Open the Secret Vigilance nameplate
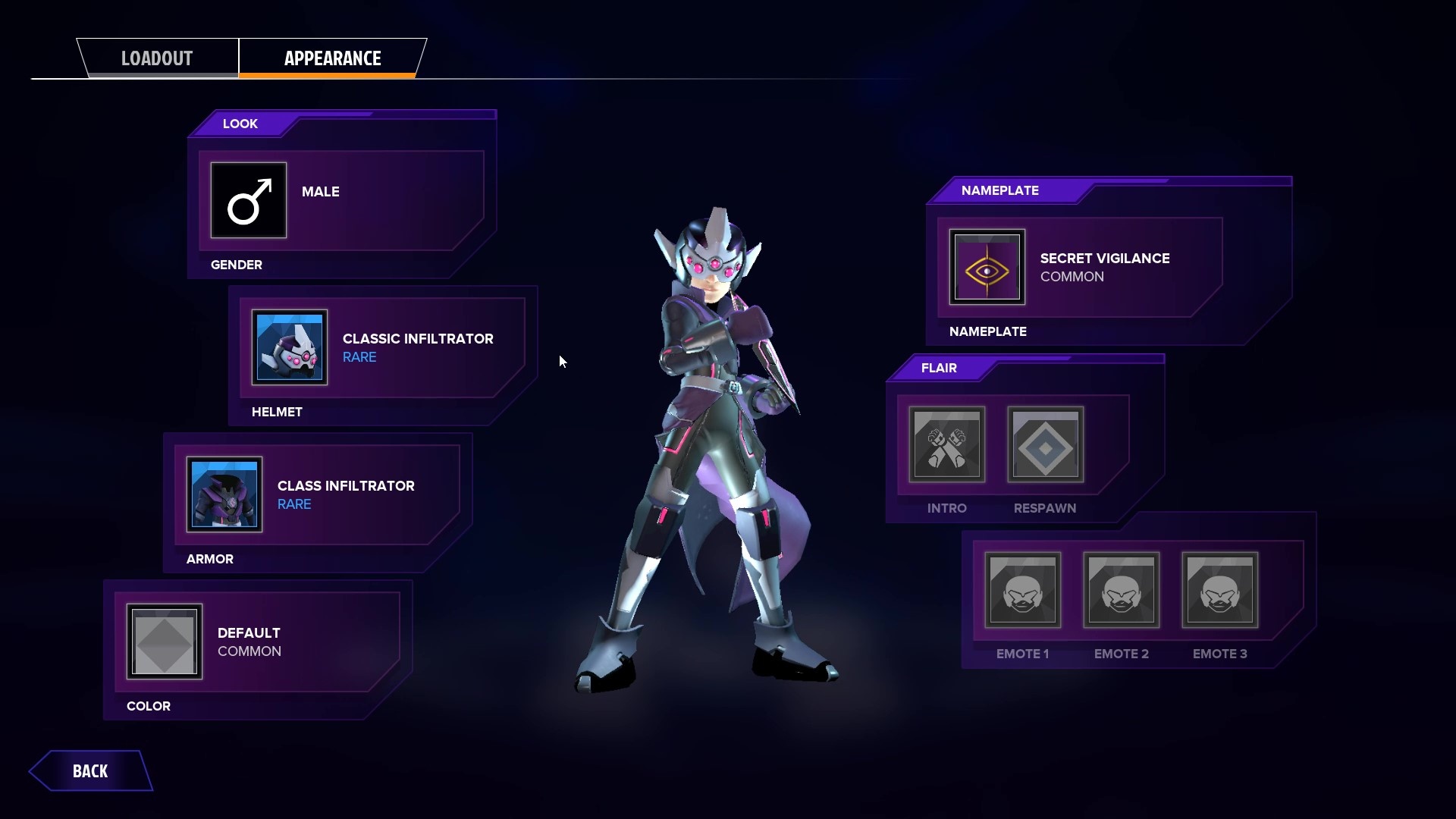 coord(987,267)
